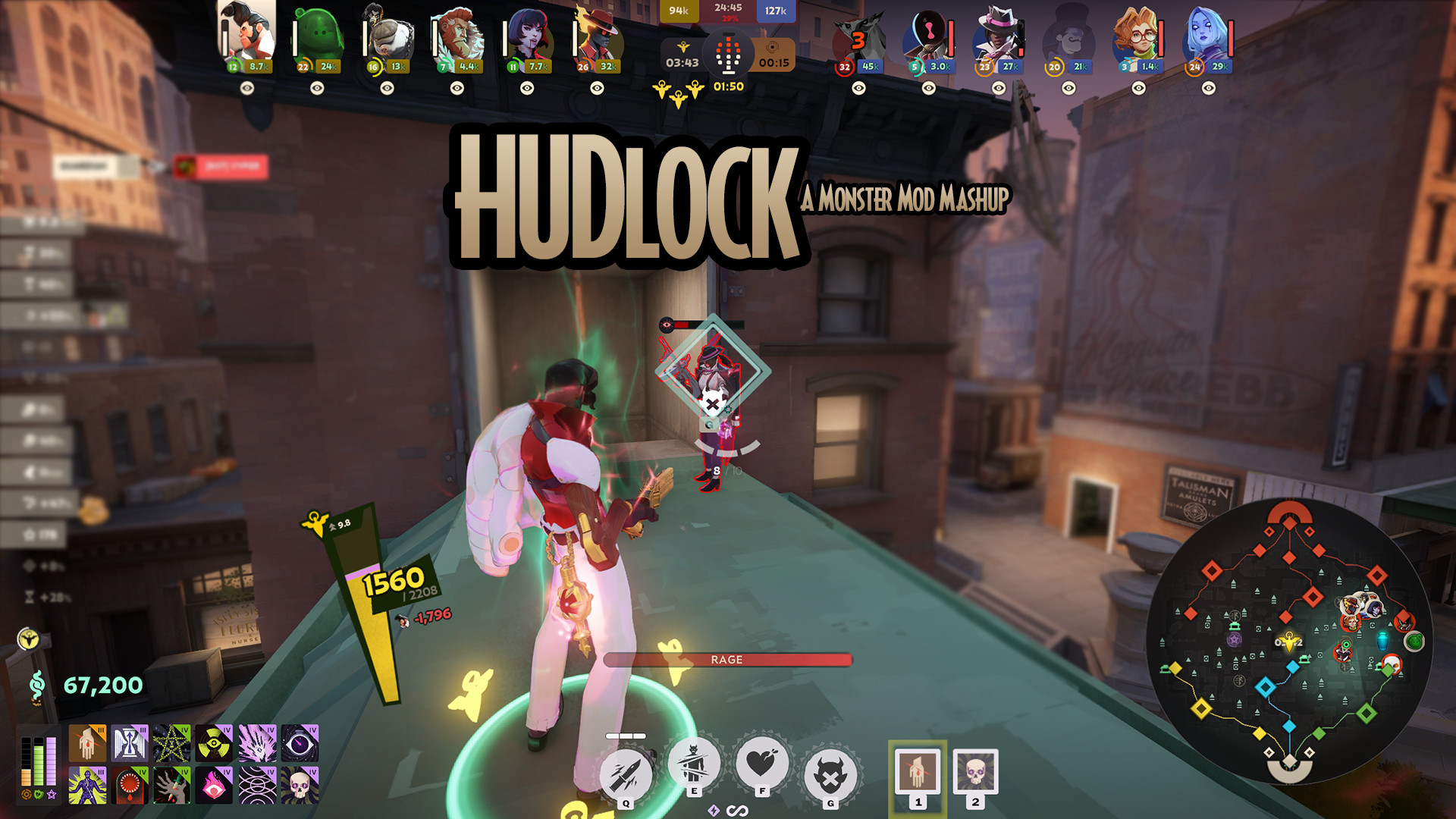Click the glowing skeleton tier III item

point(88,787)
